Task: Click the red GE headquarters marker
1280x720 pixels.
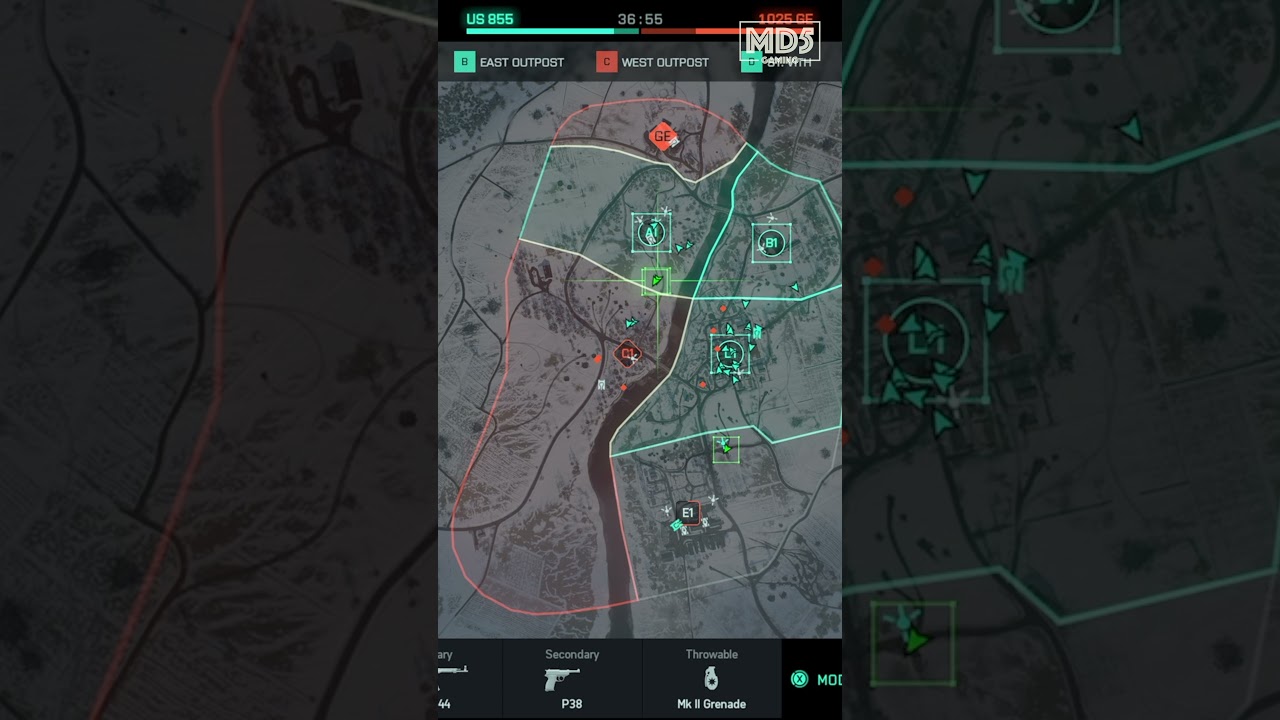Action: coord(661,137)
